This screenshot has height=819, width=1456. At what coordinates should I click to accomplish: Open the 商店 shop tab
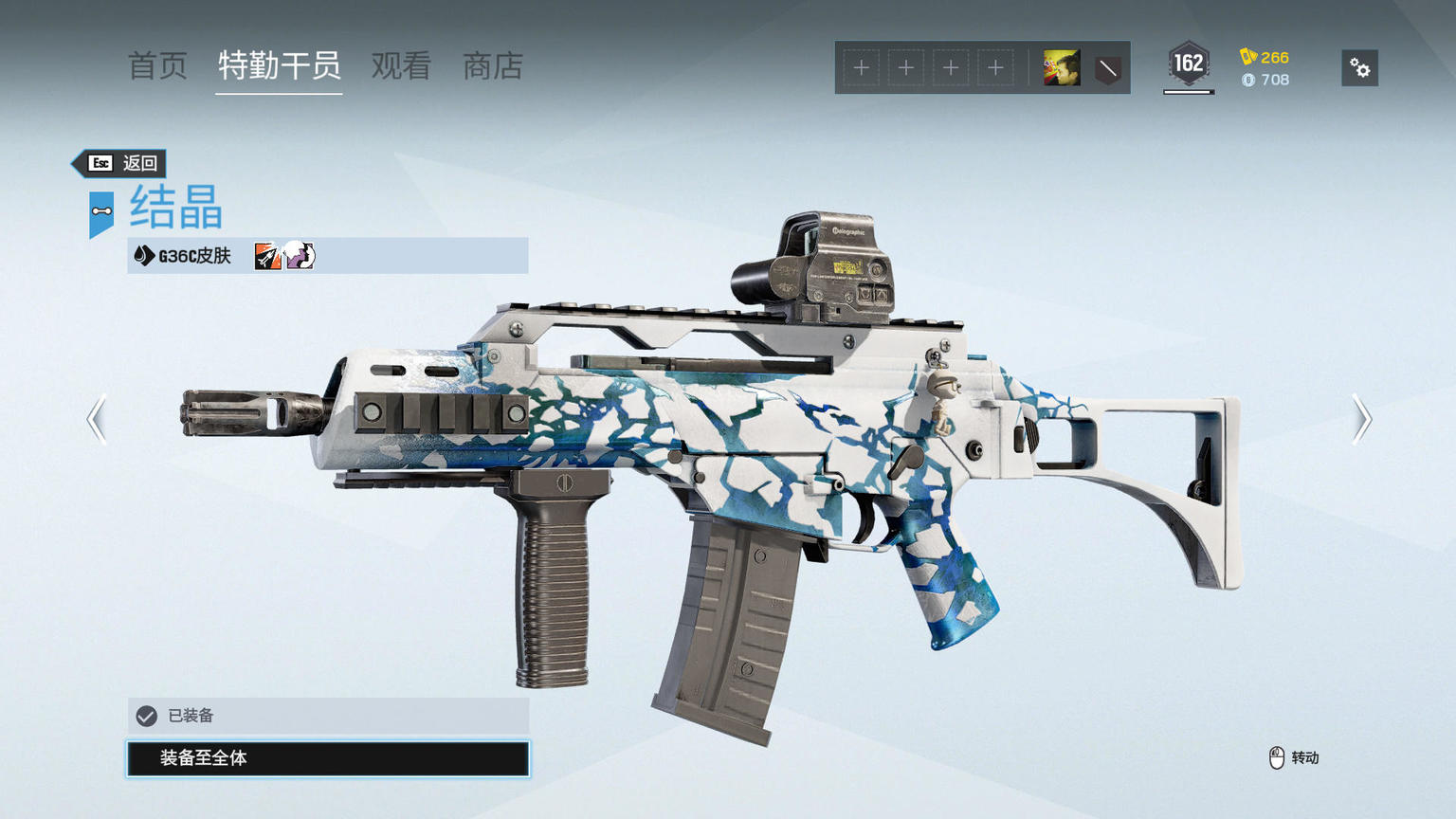coord(492,66)
